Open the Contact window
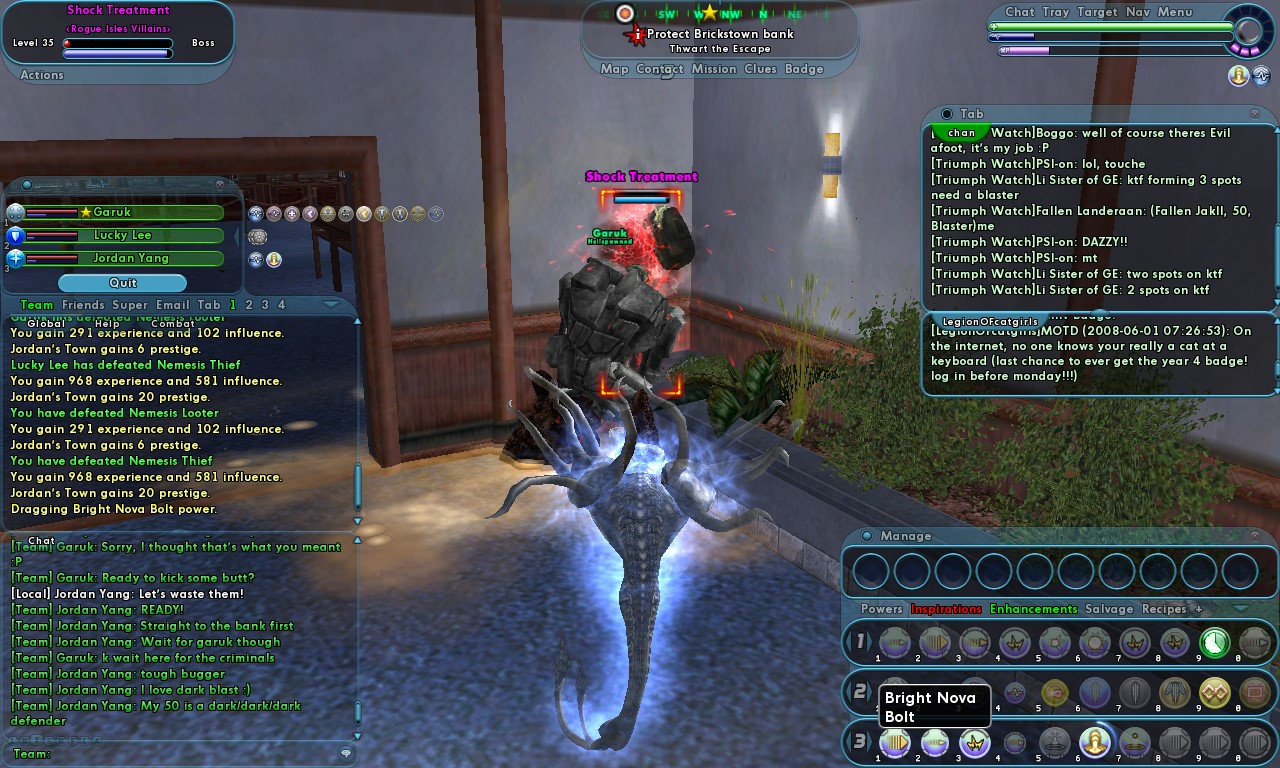The height and width of the screenshot is (768, 1280). [x=660, y=69]
